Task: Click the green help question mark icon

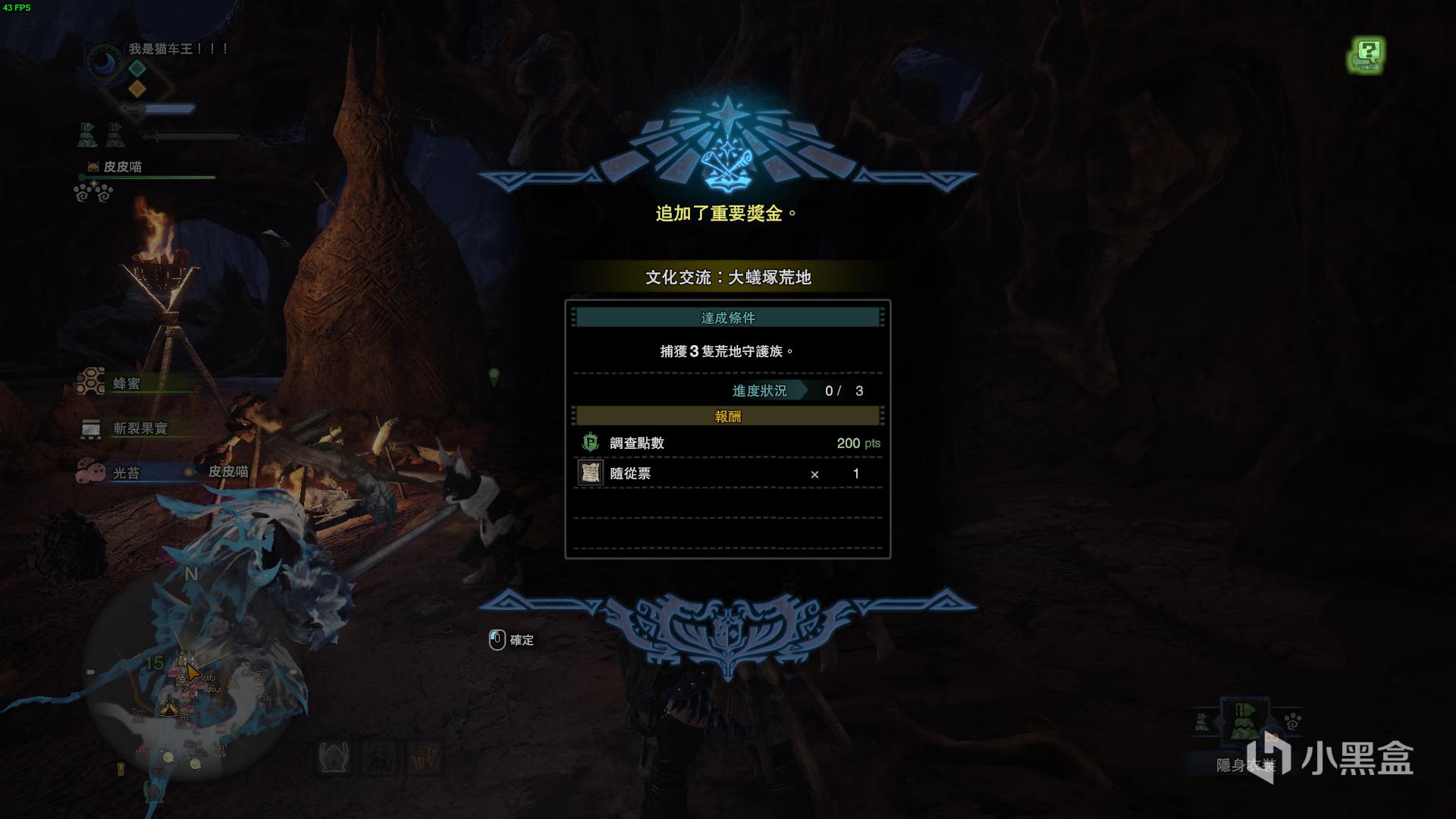Action: coord(1367,55)
